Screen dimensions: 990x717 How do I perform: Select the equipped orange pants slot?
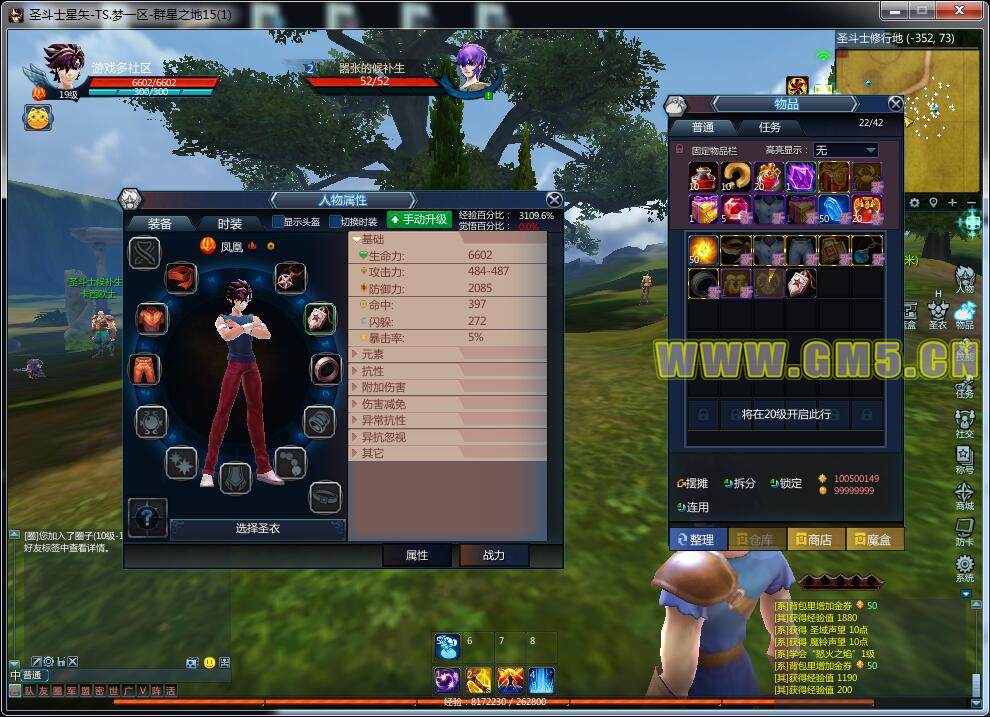(x=146, y=368)
